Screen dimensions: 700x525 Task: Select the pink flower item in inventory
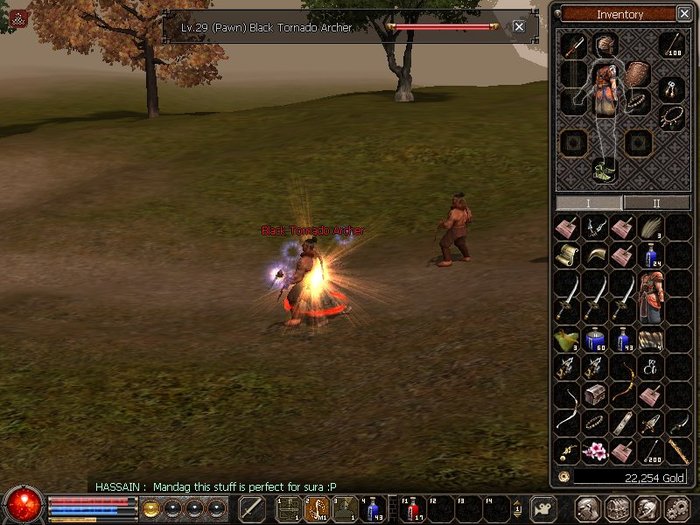coord(597,451)
